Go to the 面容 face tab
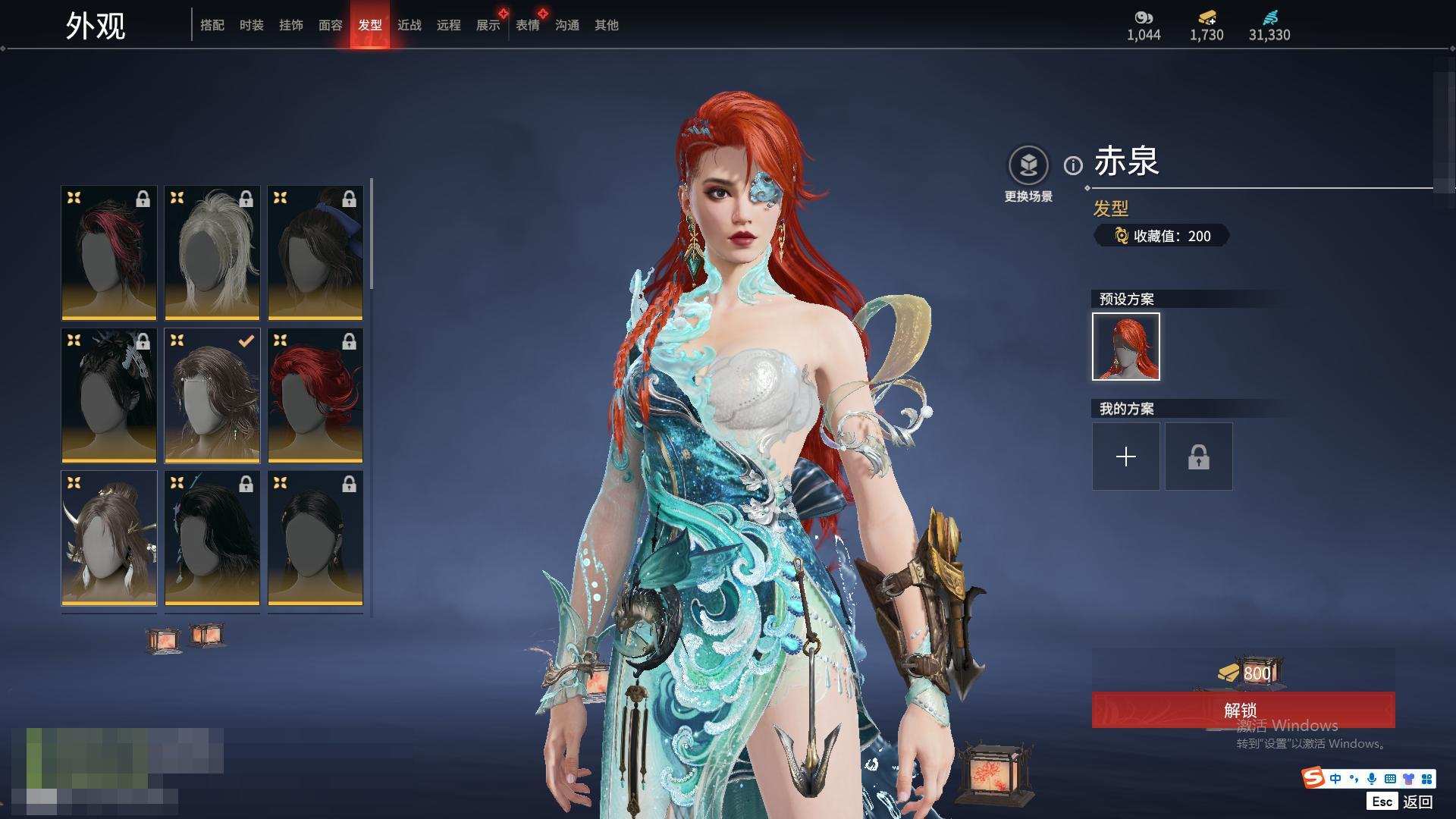The width and height of the screenshot is (1456, 819). pos(331,25)
